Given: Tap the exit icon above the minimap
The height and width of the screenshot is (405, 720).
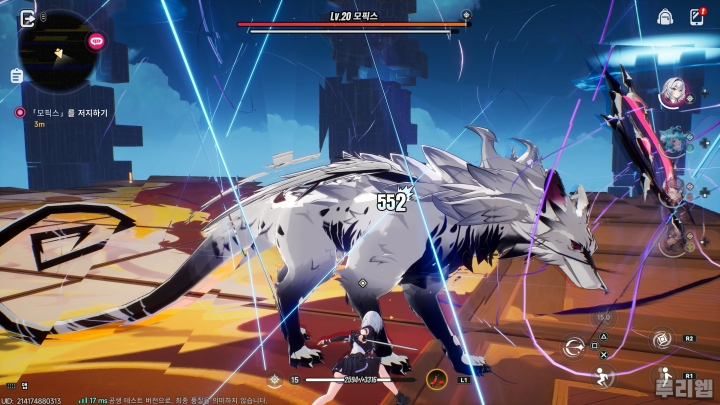Looking at the screenshot, I should coord(27,17).
